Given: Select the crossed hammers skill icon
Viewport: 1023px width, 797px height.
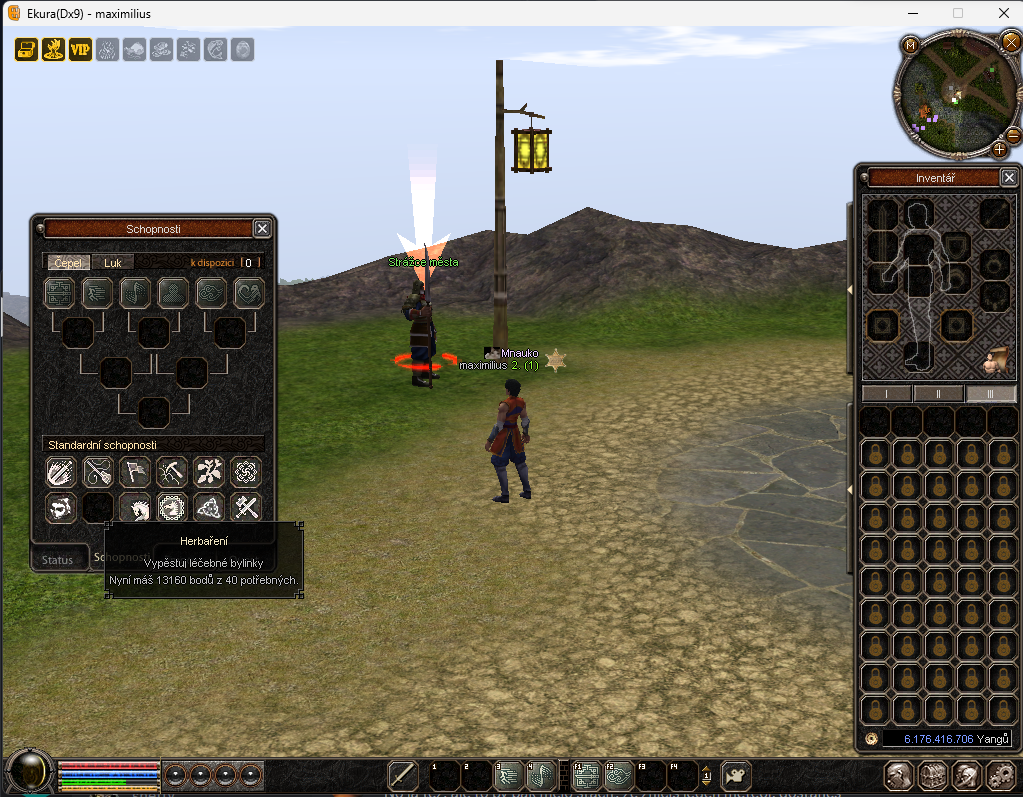Looking at the screenshot, I should [246, 508].
